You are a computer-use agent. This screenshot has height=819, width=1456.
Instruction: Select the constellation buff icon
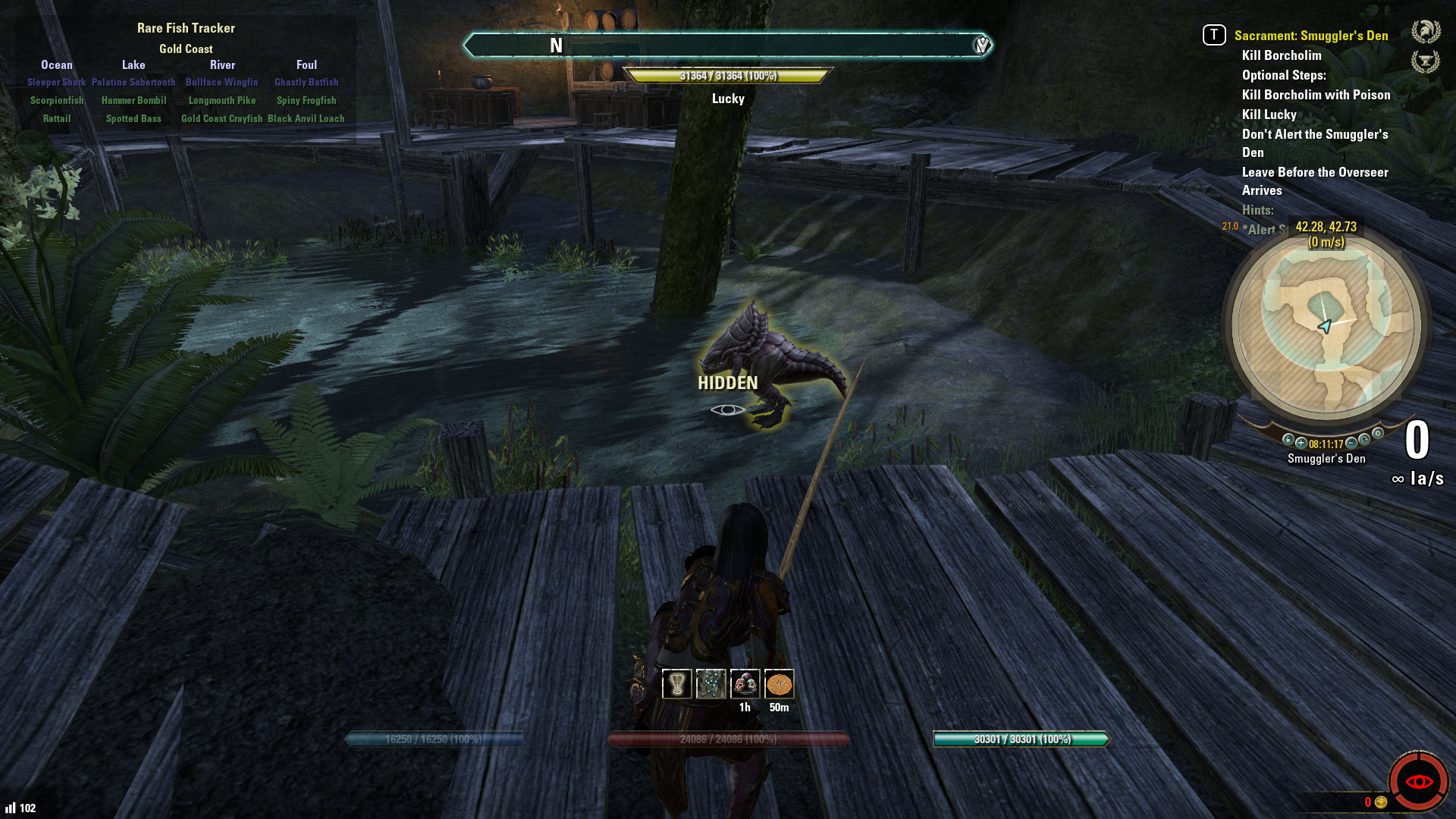(711, 684)
